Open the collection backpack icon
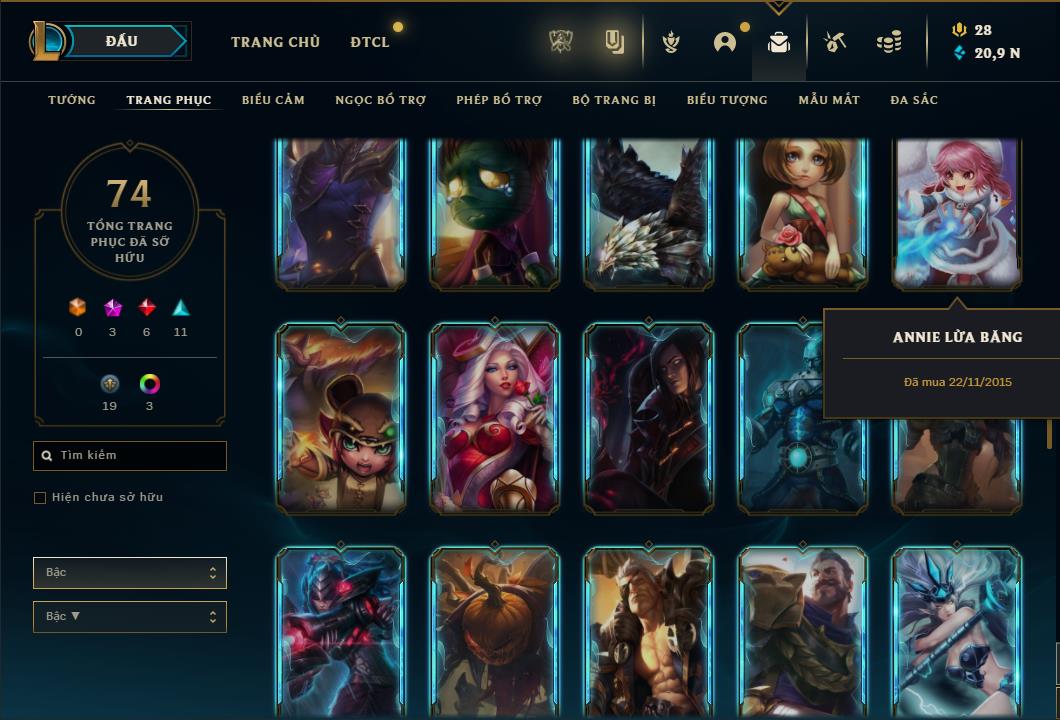Screen dimensions: 1060x720 coord(779,42)
